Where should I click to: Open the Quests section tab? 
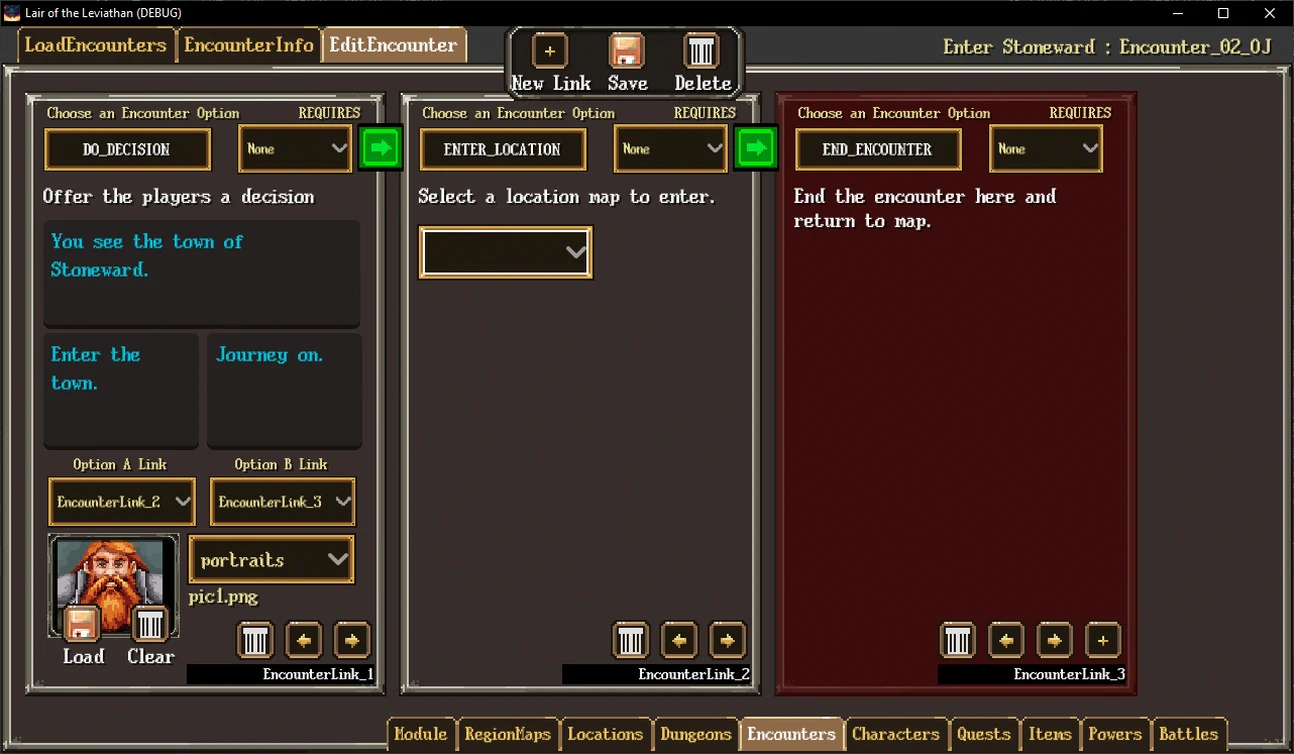tap(983, 734)
